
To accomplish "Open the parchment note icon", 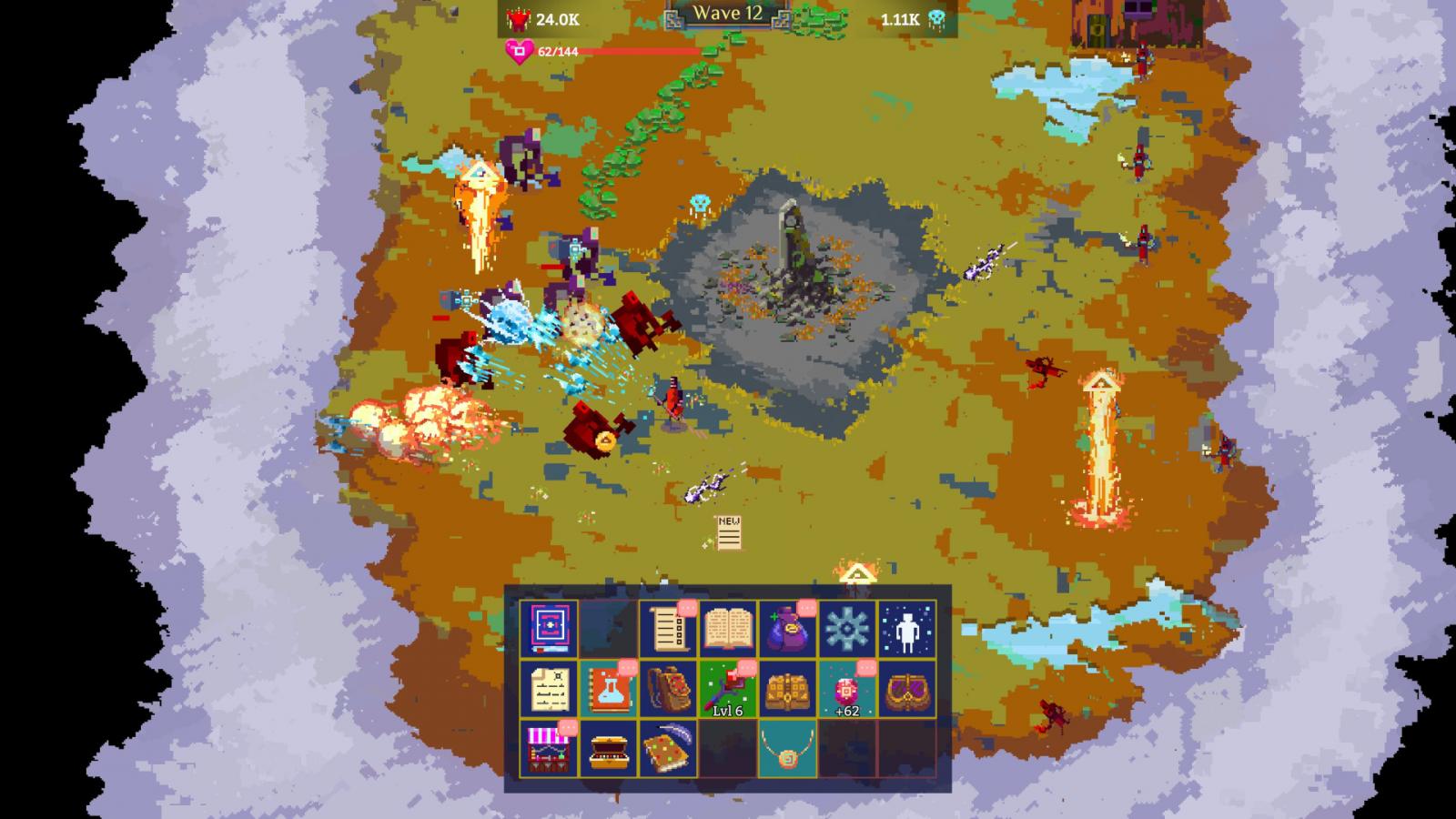I will coord(550,689).
